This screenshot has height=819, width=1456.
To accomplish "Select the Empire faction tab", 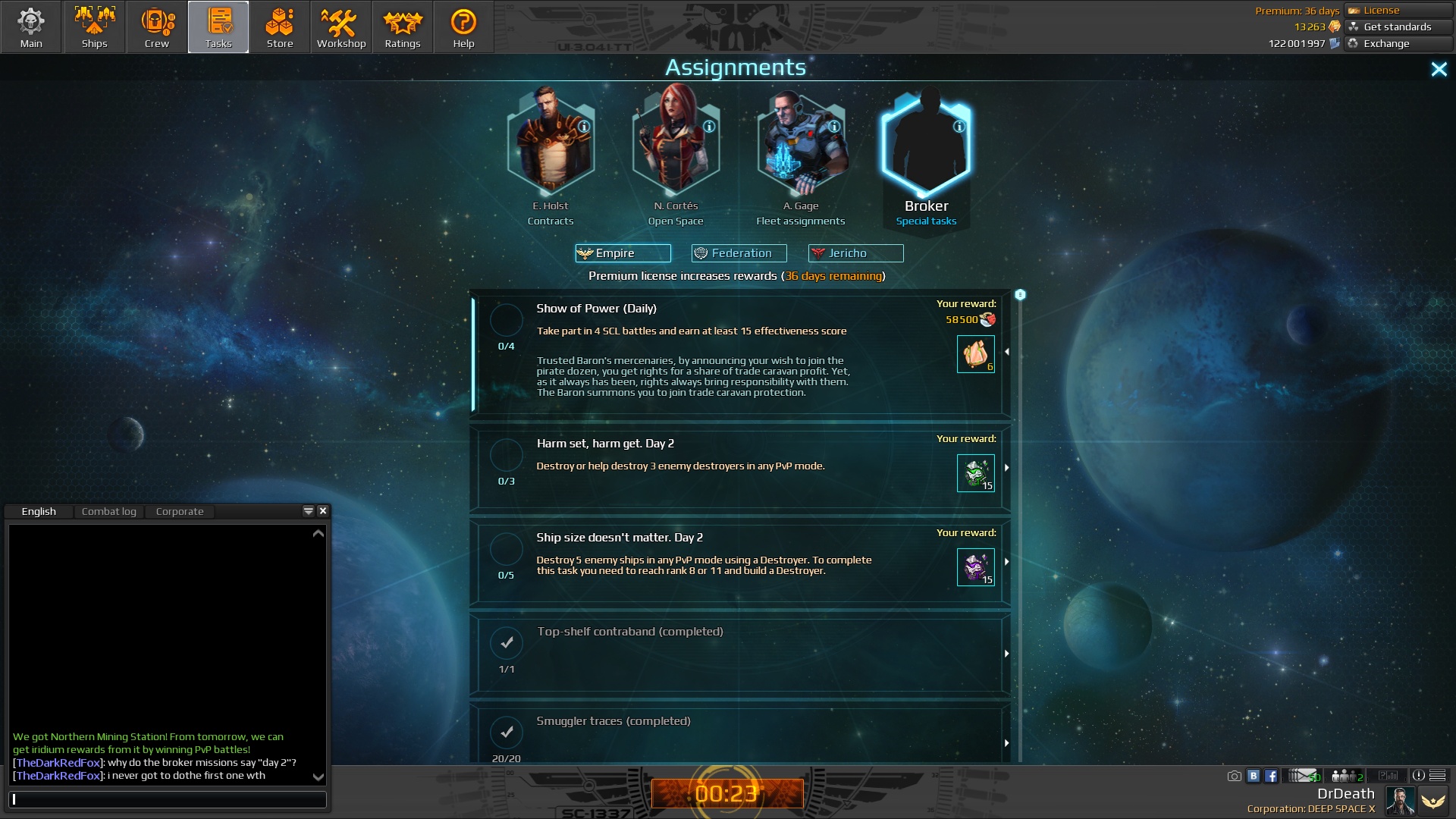I will coord(623,253).
